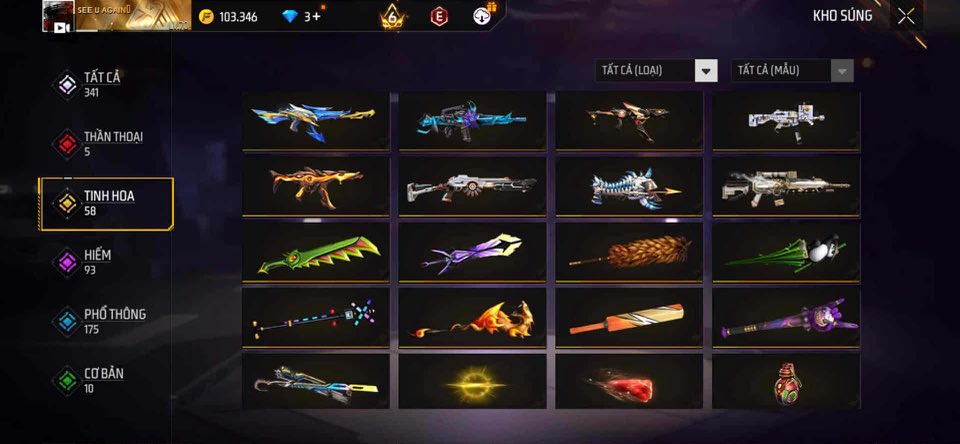Open the Tất Cả (Mẫu) model dropdown
Screen dimensions: 960x444
pos(793,70)
